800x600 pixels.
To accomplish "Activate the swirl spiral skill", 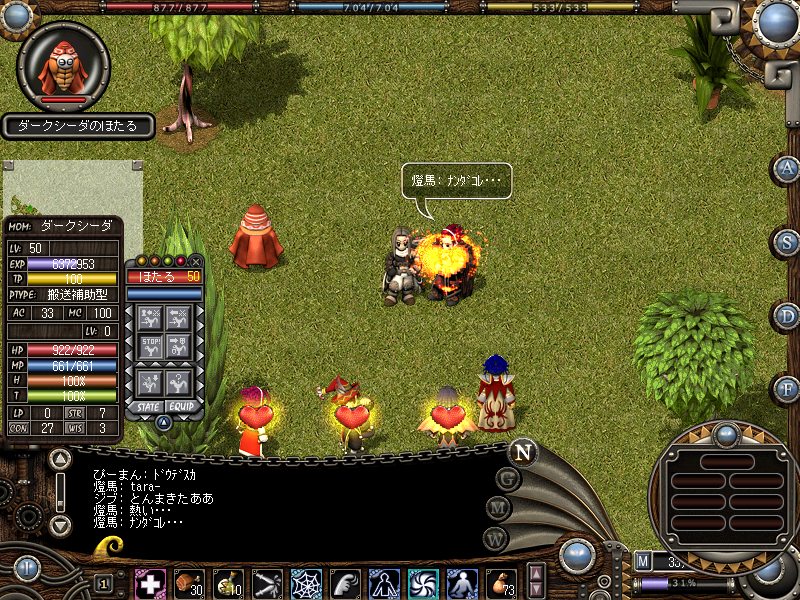I will 422,583.
